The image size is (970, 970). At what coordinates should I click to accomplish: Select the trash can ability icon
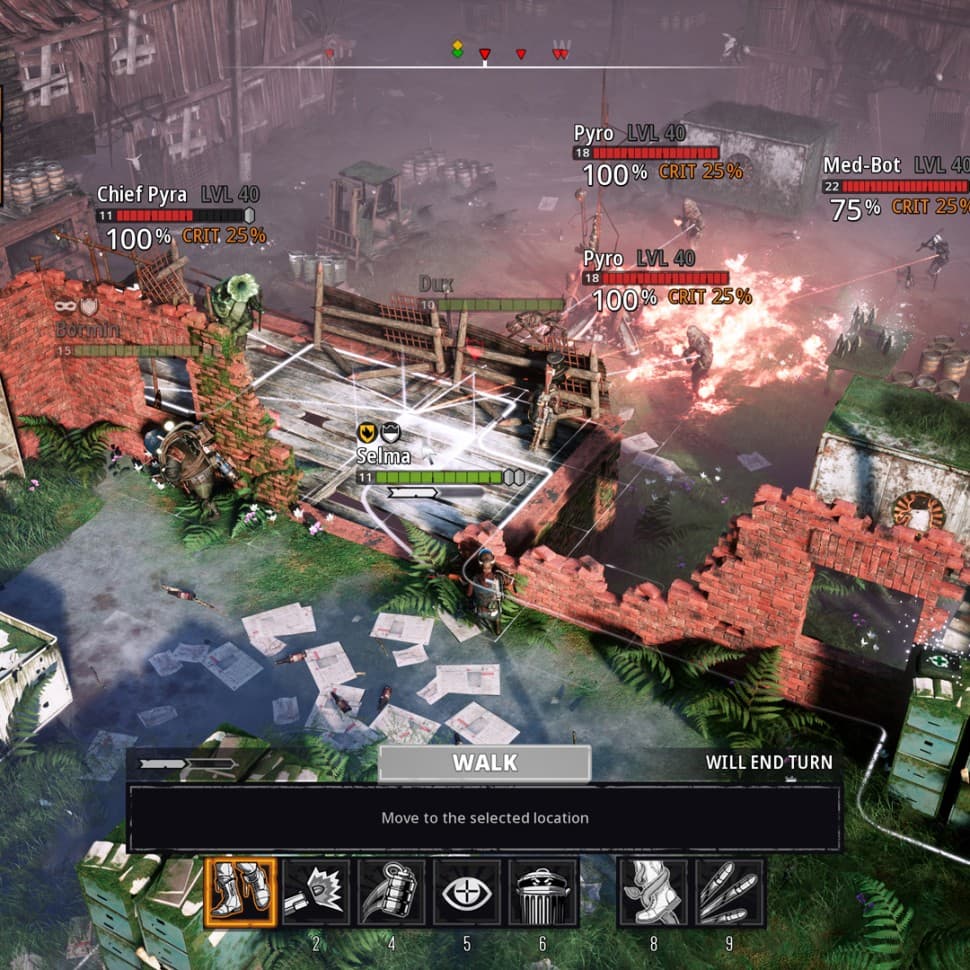tap(544, 892)
